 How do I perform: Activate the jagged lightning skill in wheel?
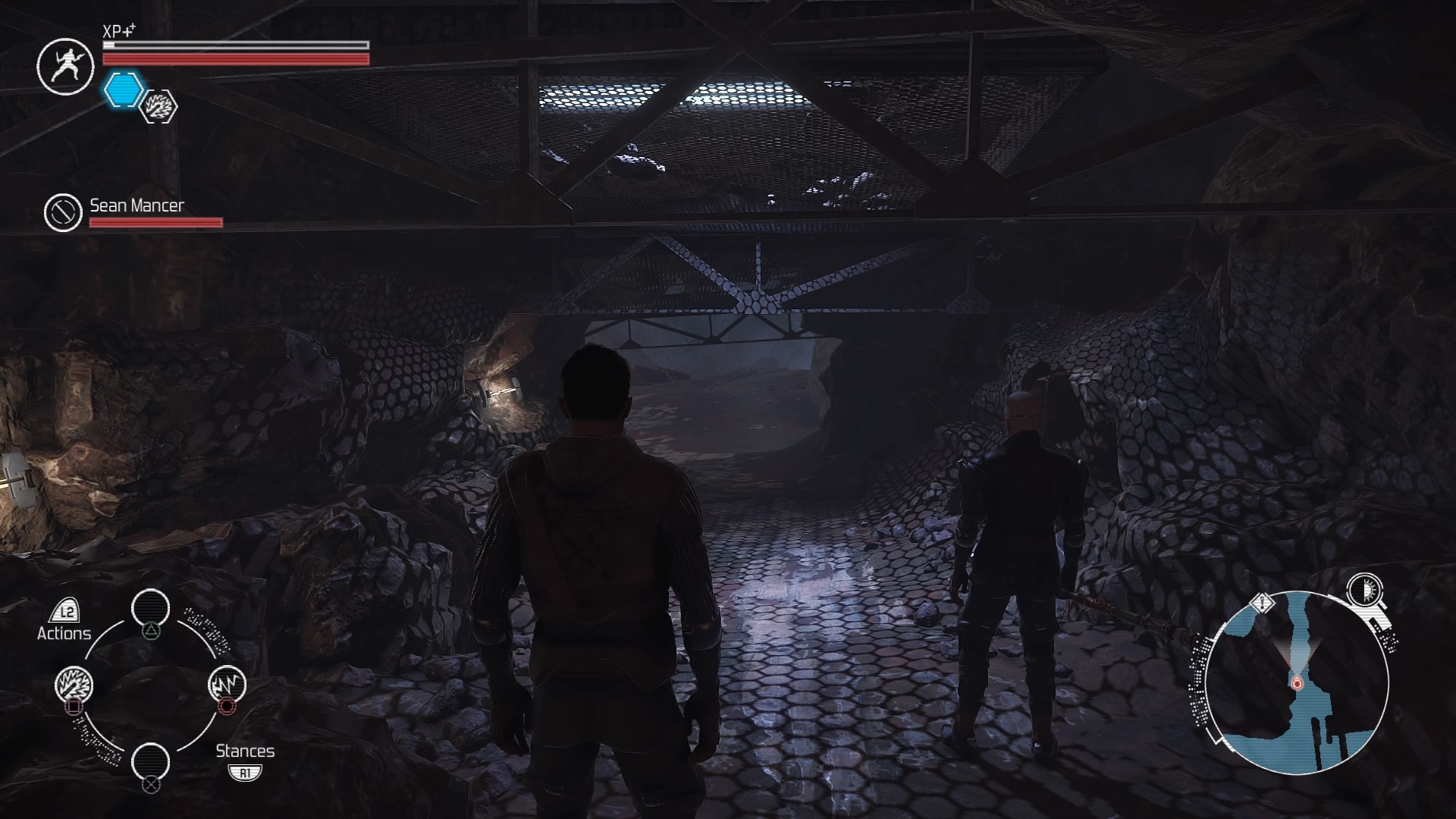click(227, 684)
